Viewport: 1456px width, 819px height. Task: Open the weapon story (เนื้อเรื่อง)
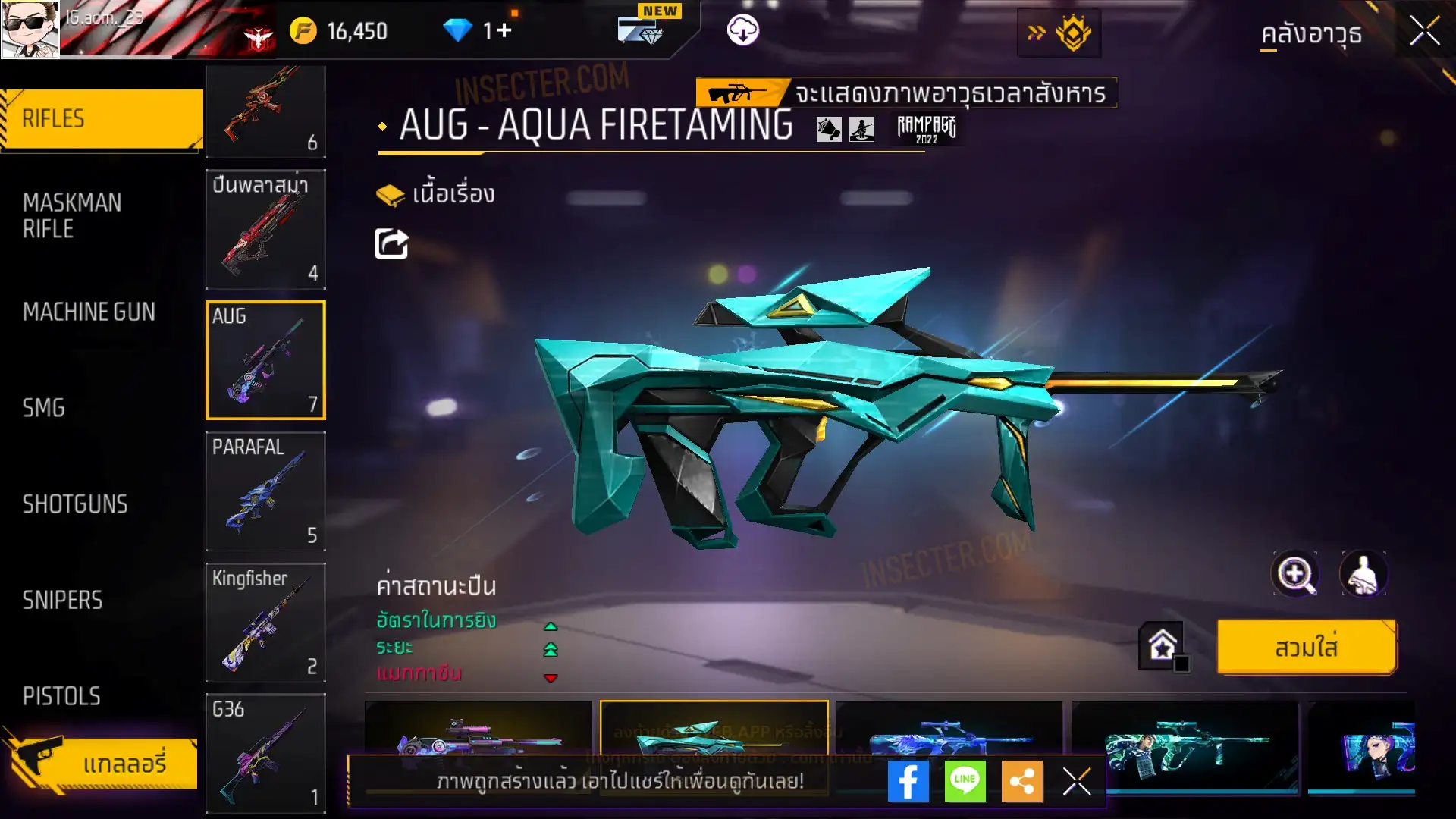coord(436,194)
